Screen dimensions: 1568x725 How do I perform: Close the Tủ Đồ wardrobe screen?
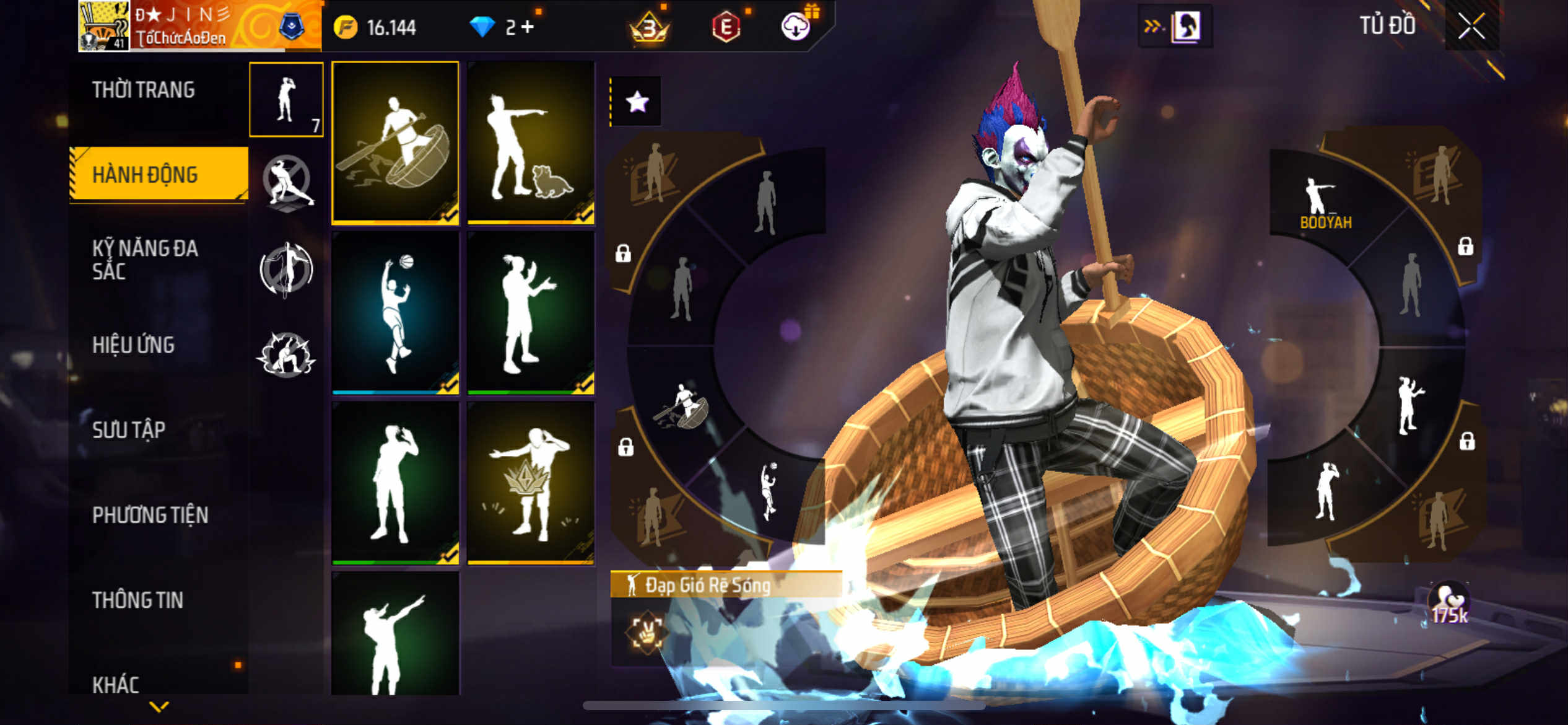click(1471, 26)
